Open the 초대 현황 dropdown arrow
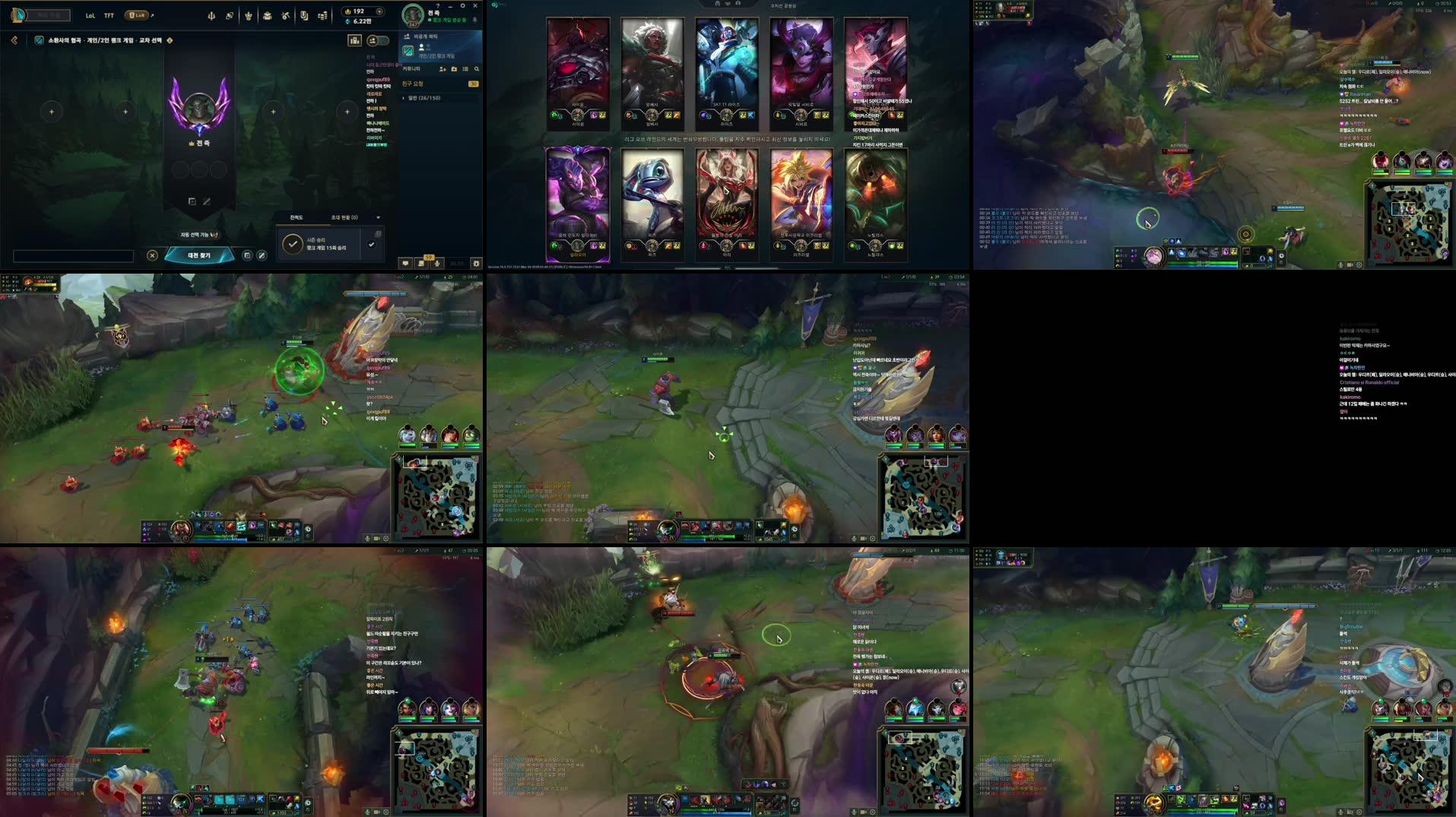Screen dimensions: 1456x817 click(379, 217)
